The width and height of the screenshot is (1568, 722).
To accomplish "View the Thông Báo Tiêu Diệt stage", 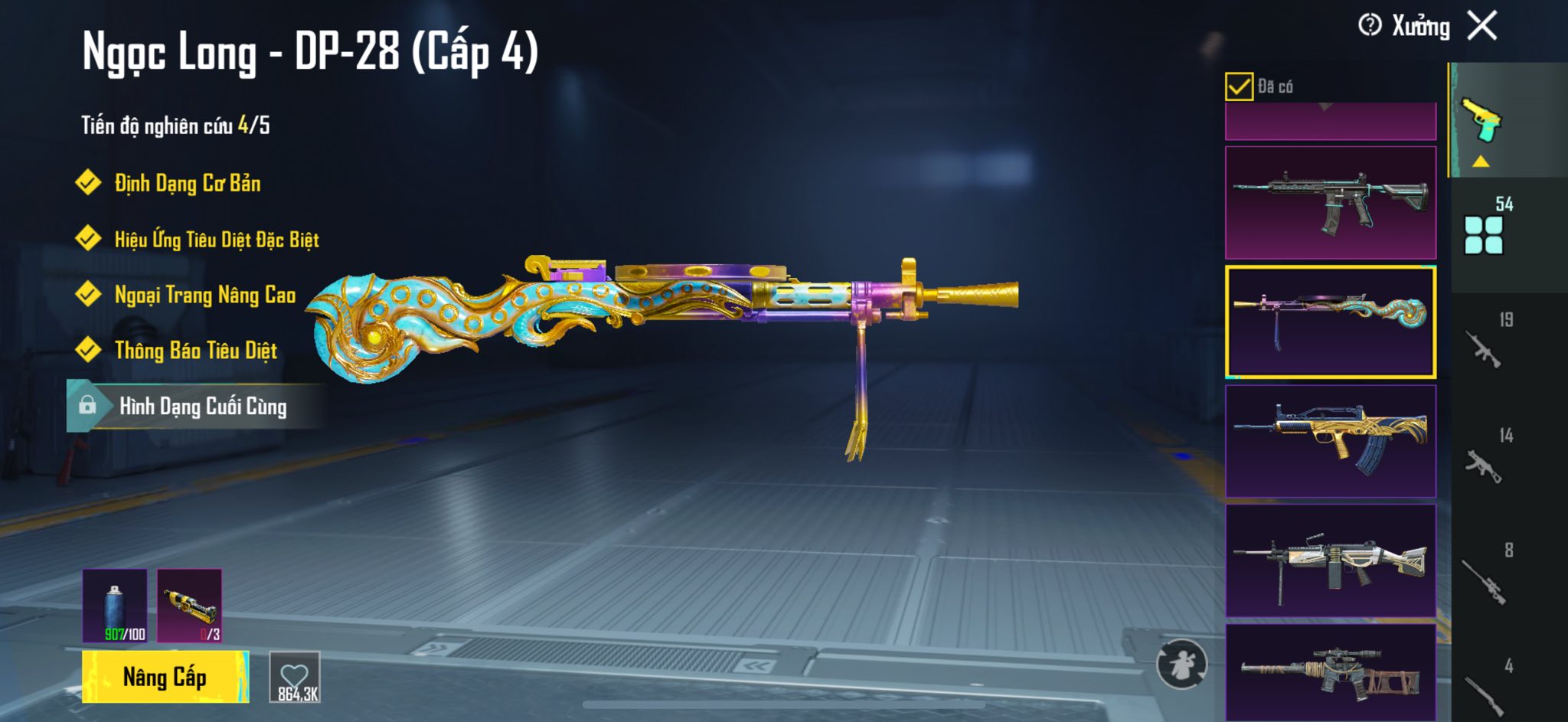I will pos(195,351).
